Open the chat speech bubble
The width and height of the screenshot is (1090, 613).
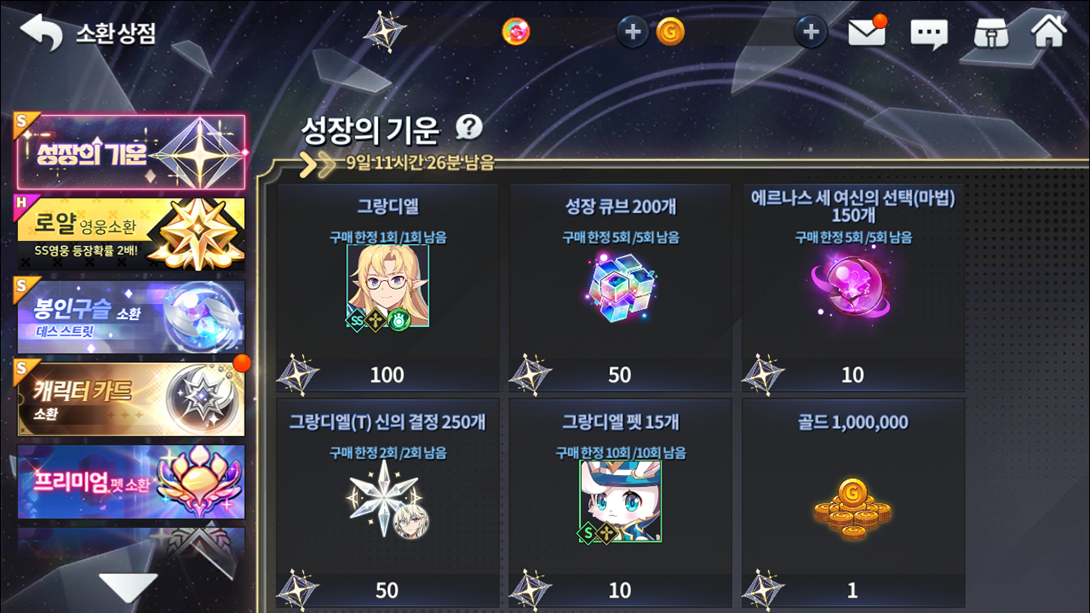[x=928, y=34]
